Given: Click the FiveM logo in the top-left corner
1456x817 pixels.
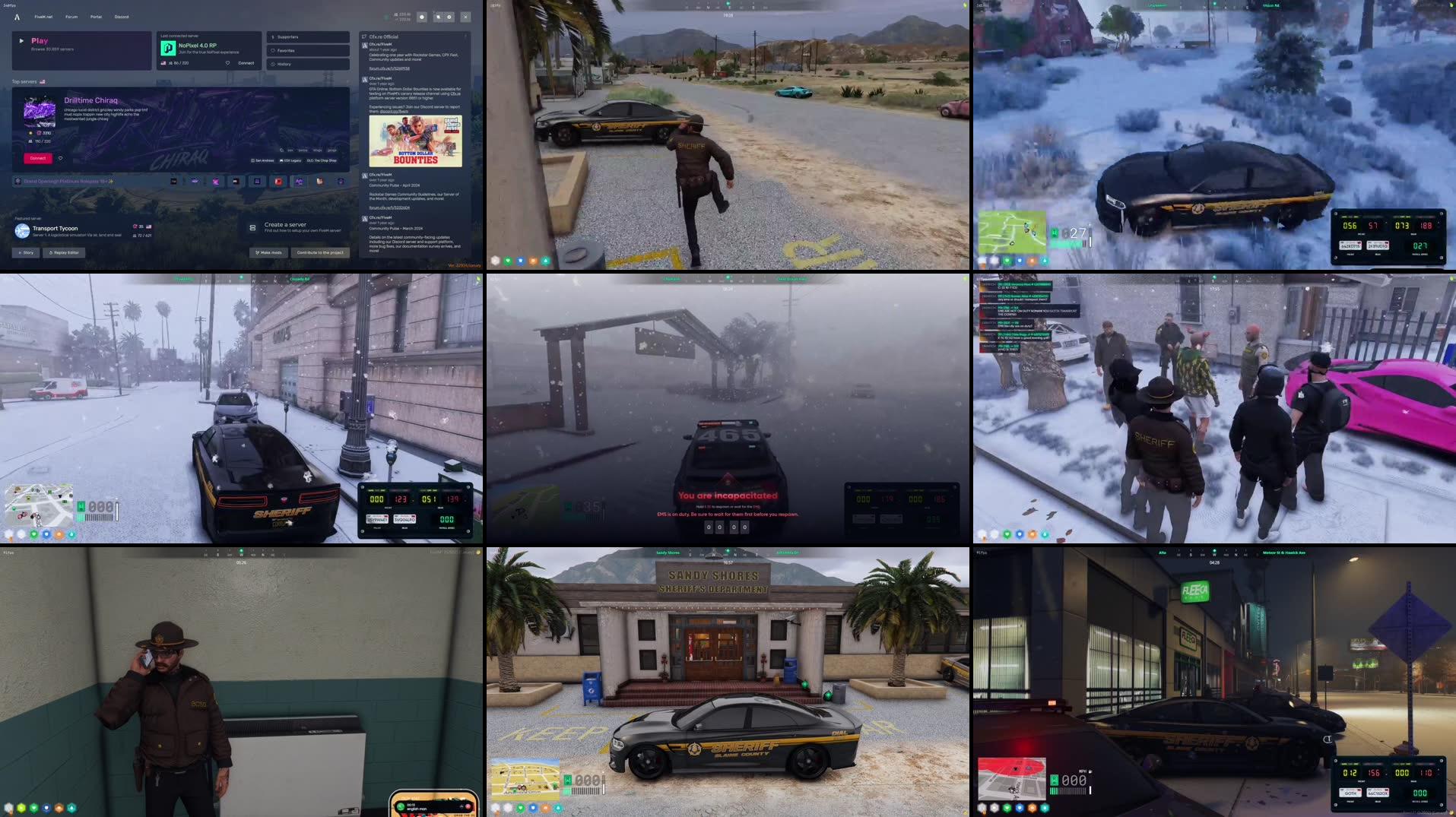Looking at the screenshot, I should 17,17.
